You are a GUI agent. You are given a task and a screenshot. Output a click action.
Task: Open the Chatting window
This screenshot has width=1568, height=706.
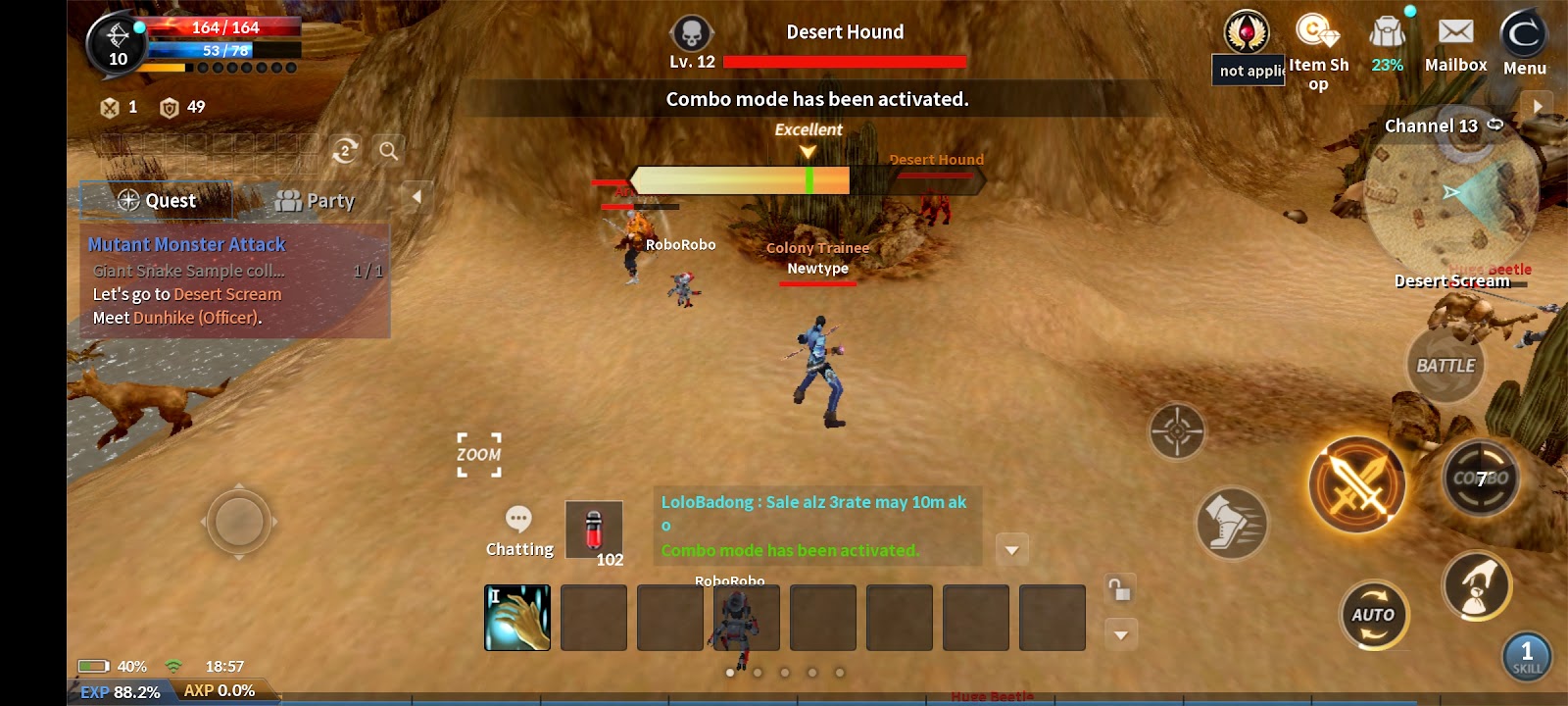(x=518, y=530)
